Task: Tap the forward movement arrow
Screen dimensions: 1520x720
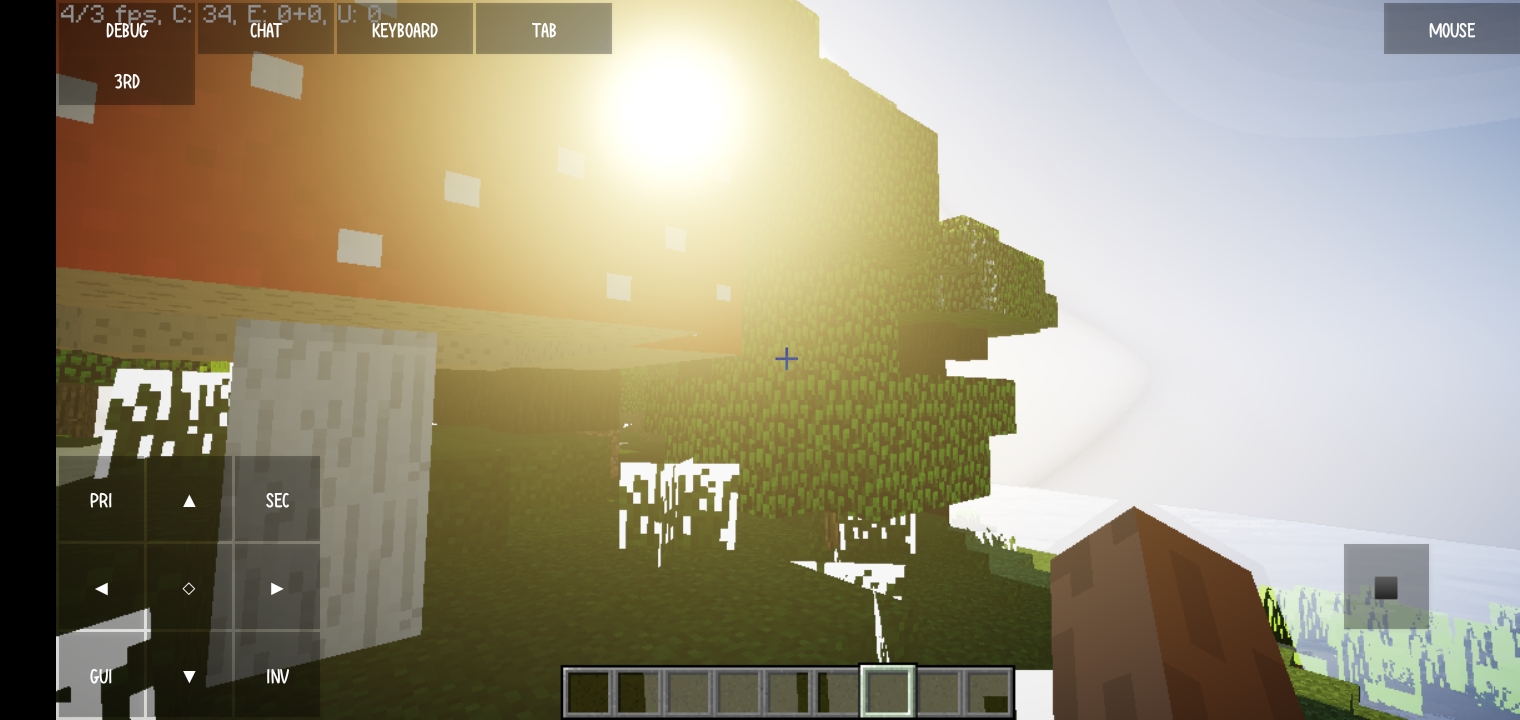Action: tap(189, 500)
